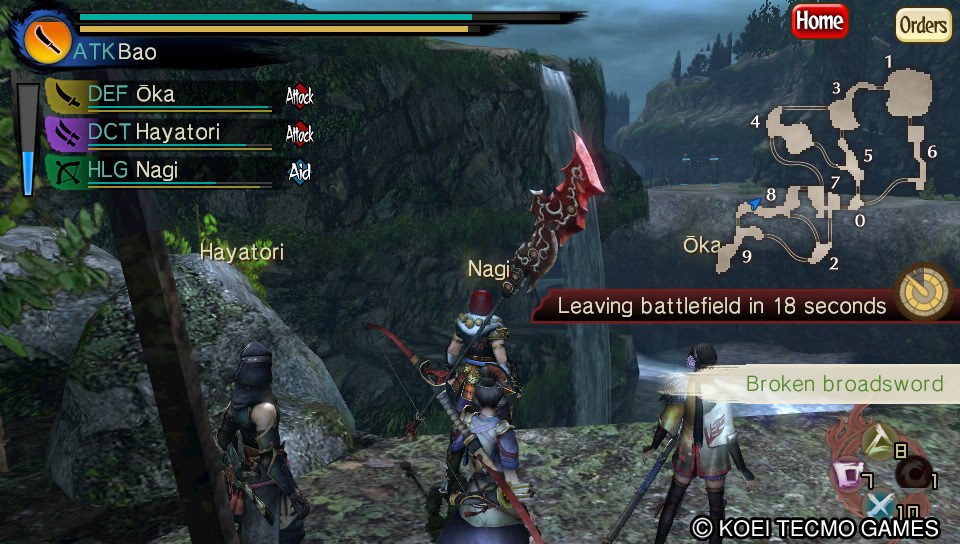This screenshot has height=544, width=960.
Task: Select the Ōka DEF party row
Action: point(160,96)
